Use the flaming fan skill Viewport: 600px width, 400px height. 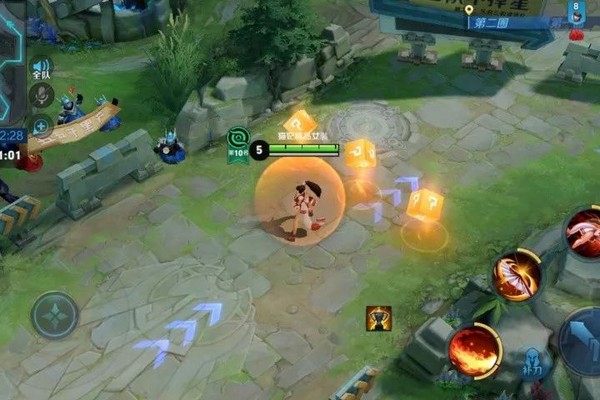(516, 275)
